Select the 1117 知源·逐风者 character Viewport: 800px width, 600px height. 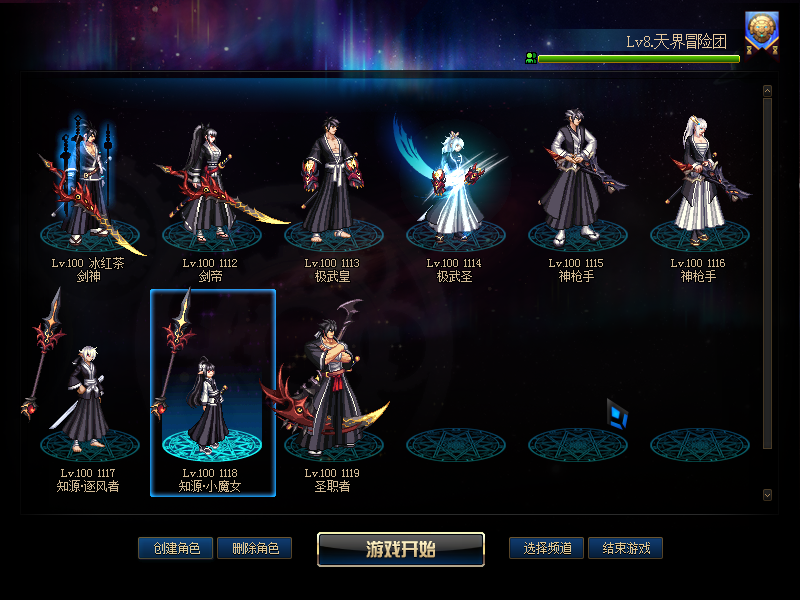[89, 400]
